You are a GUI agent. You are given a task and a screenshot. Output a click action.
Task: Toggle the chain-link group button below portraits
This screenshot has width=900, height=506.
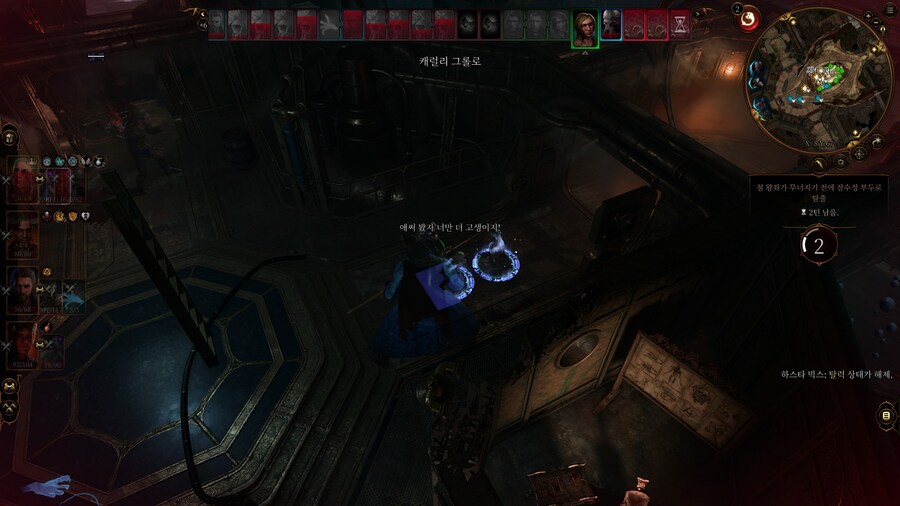tap(9, 386)
